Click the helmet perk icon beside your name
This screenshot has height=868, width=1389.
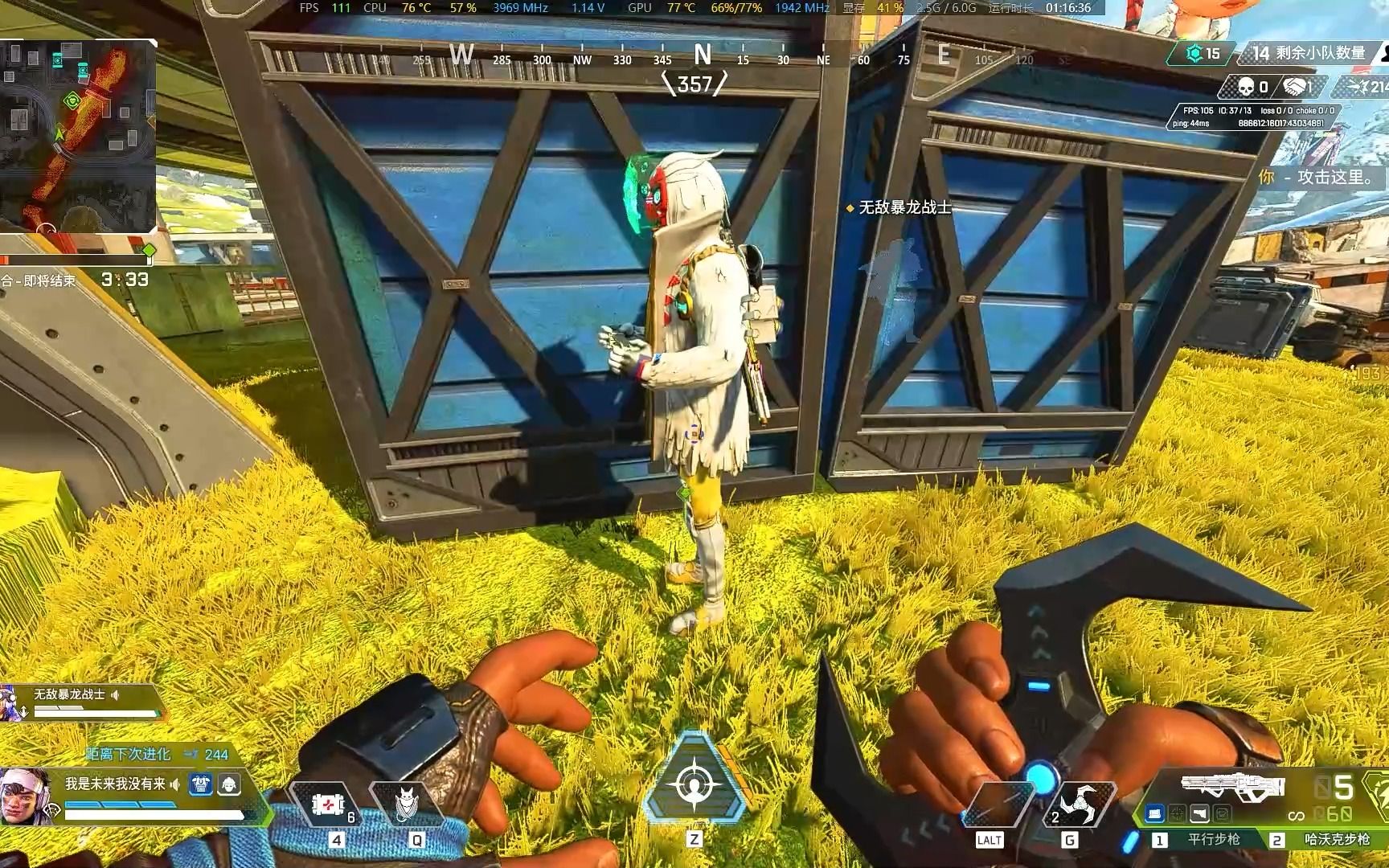coord(229,784)
